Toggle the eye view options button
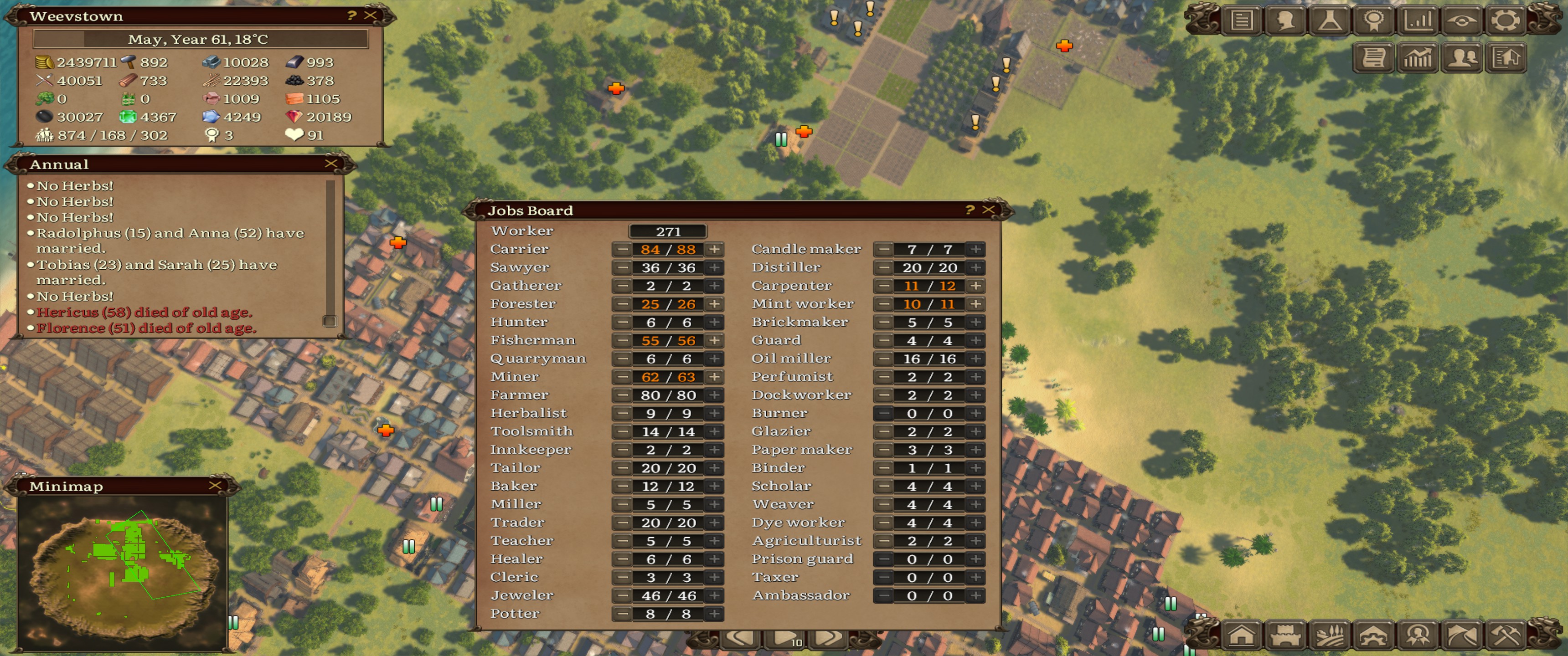Image resolution: width=1568 pixels, height=656 pixels. click(1461, 20)
